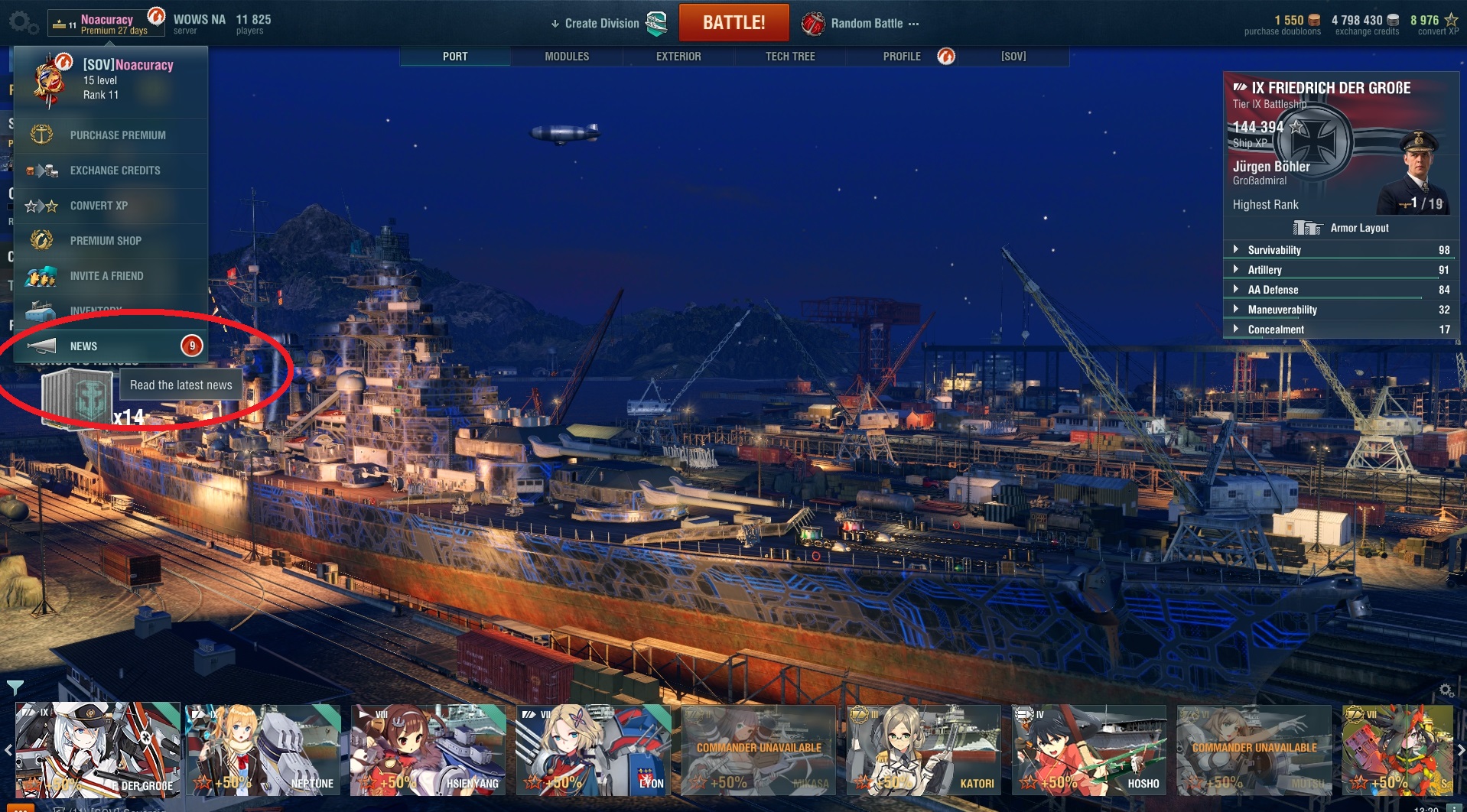This screenshot has width=1467, height=812.
Task: Expand the Concealment parameter row
Action: pos(1275,330)
